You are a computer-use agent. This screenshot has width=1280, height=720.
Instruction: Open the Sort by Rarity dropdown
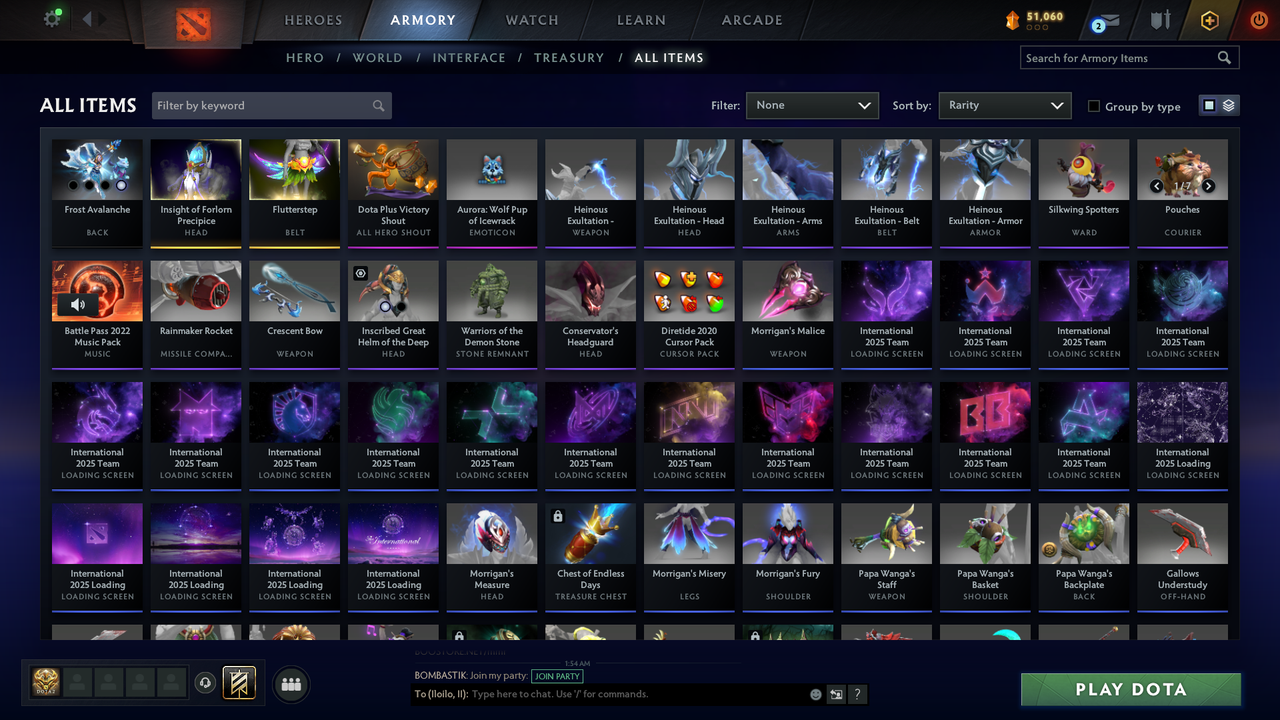tap(1004, 105)
